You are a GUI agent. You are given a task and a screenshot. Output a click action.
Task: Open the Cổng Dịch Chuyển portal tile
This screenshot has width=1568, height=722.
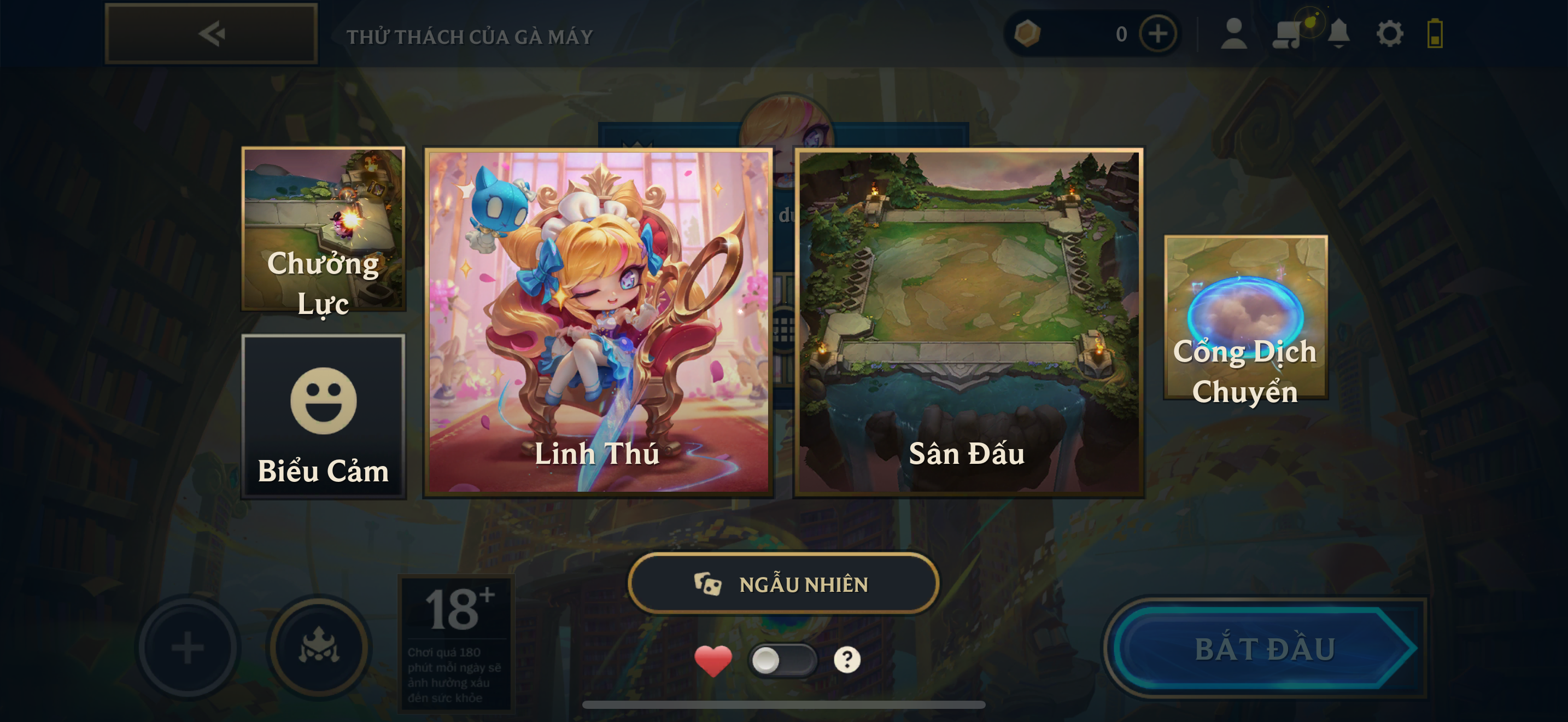click(1245, 317)
